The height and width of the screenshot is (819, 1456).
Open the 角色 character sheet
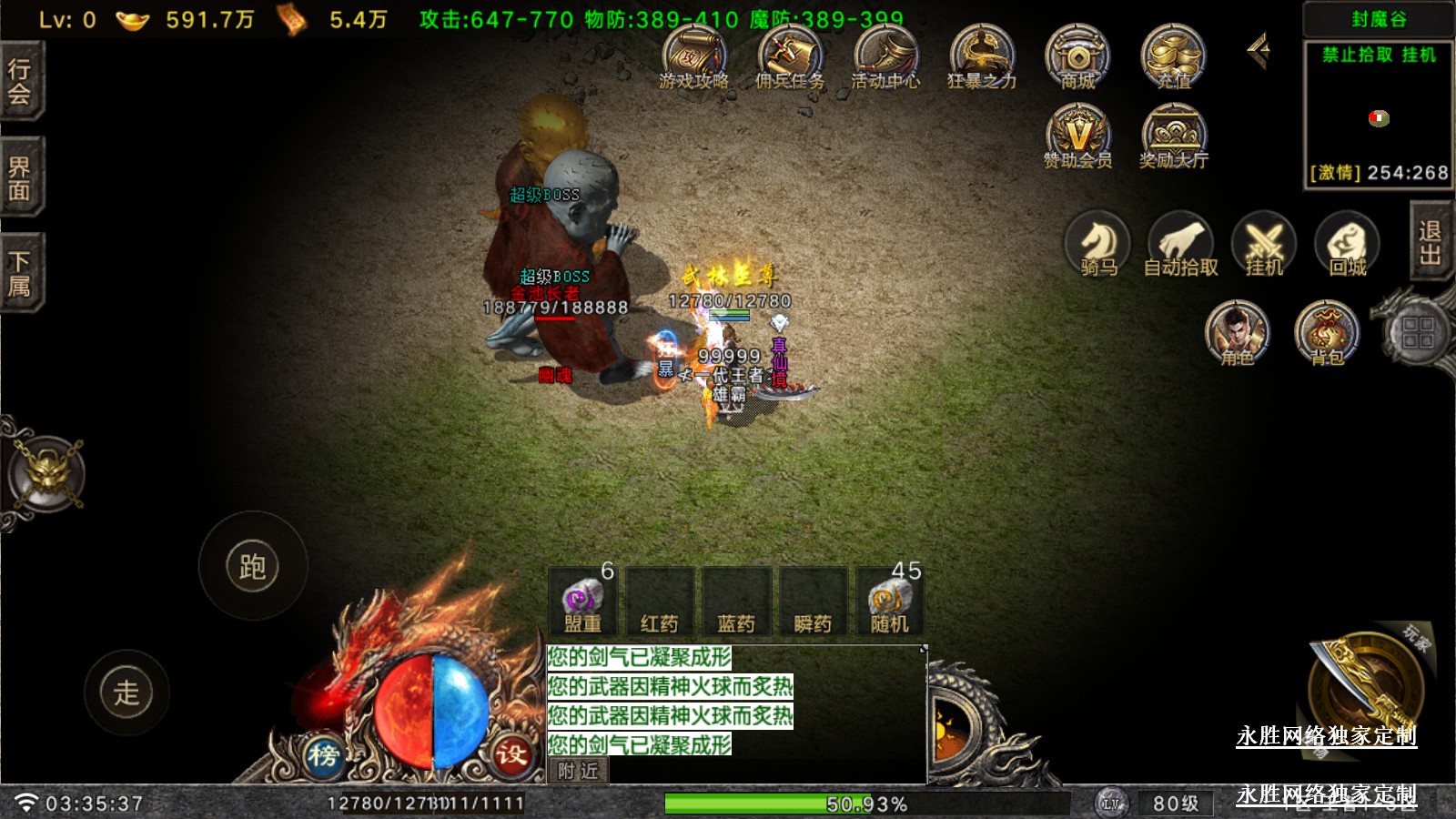[x=1237, y=333]
